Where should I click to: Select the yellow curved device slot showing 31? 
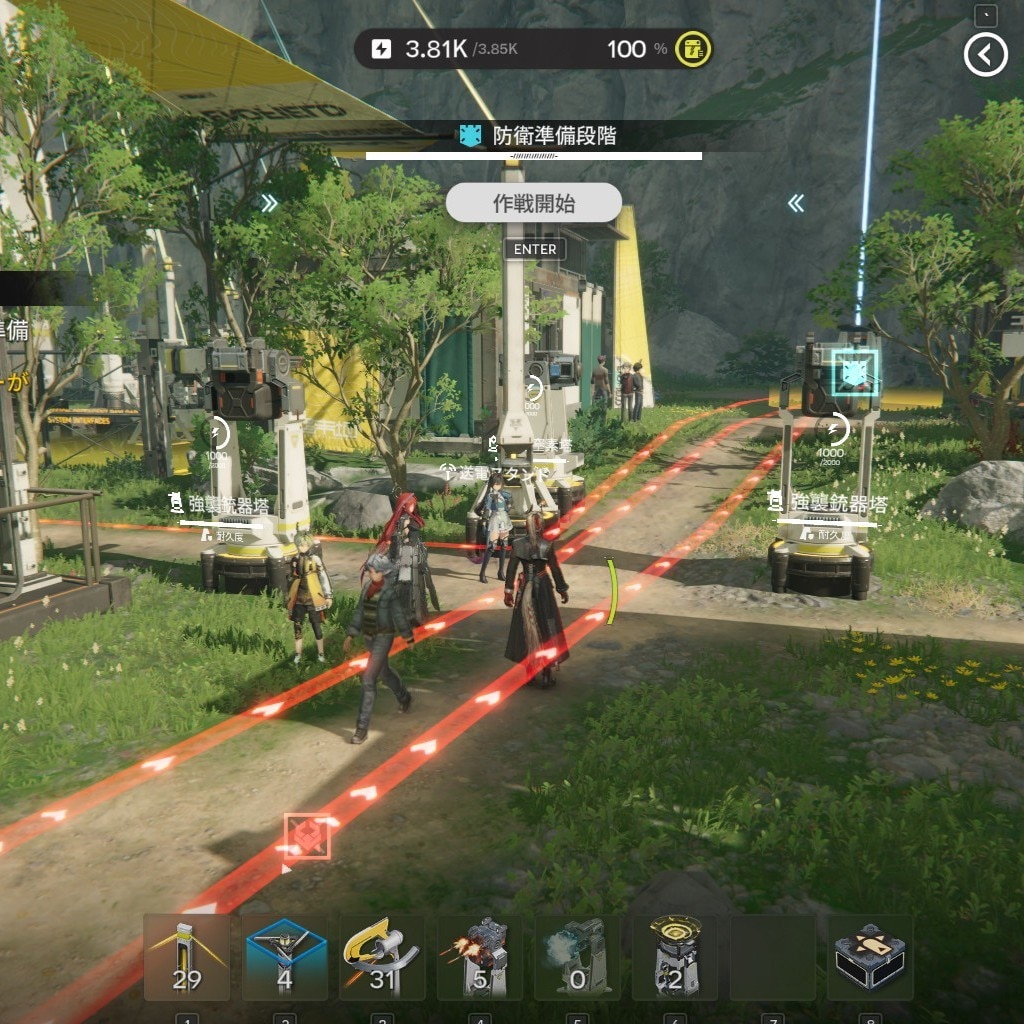pyautogui.click(x=383, y=957)
